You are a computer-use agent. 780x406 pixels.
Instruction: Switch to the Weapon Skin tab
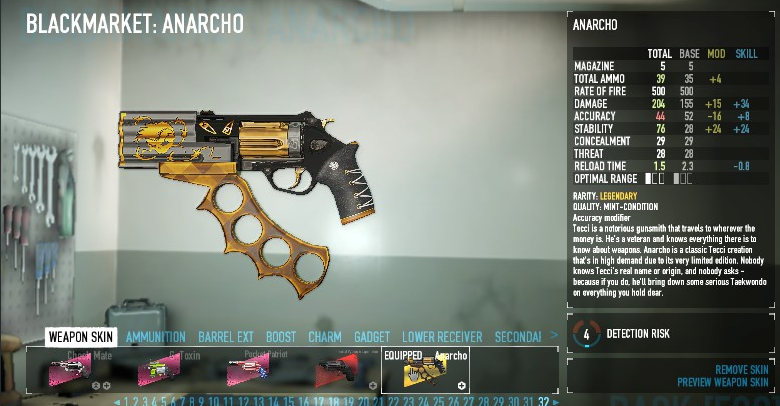81,337
